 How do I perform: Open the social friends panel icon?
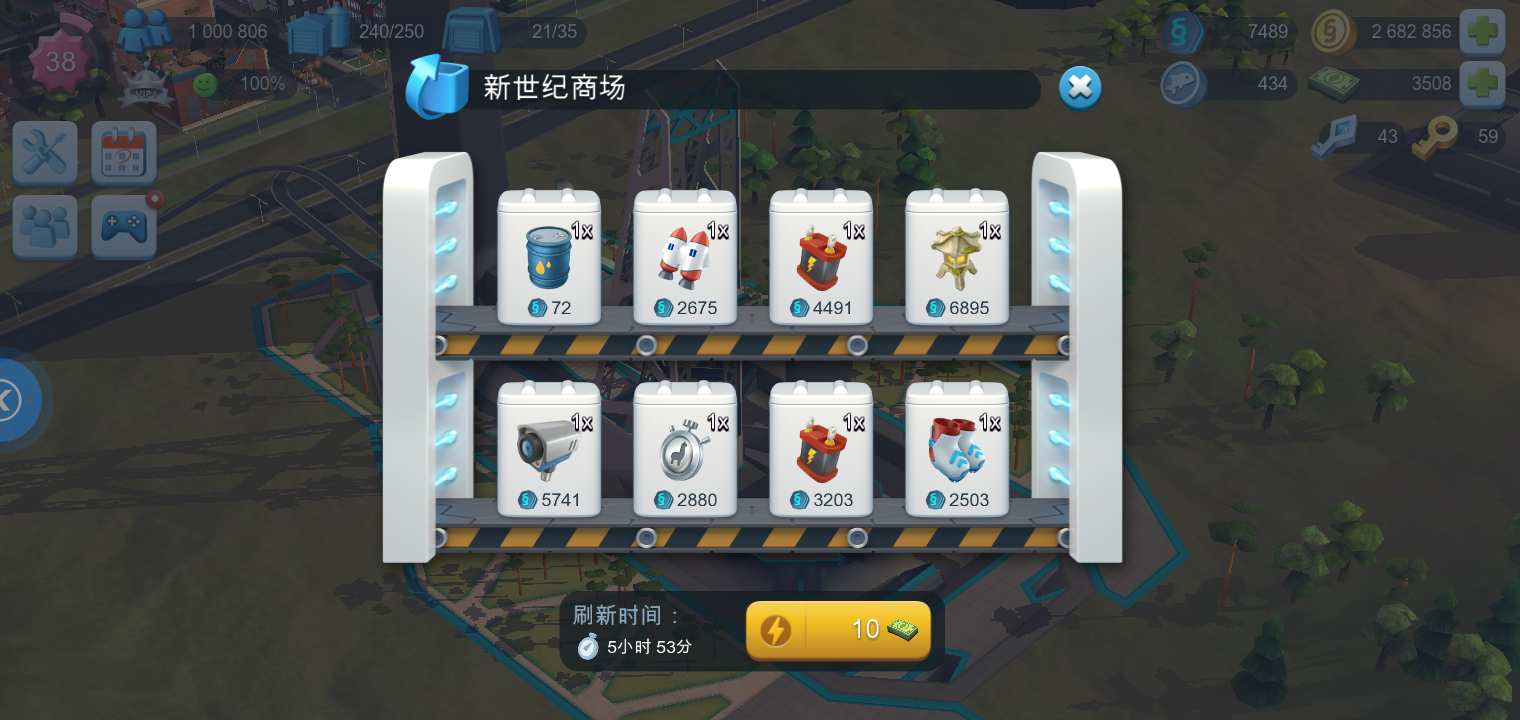tap(44, 226)
